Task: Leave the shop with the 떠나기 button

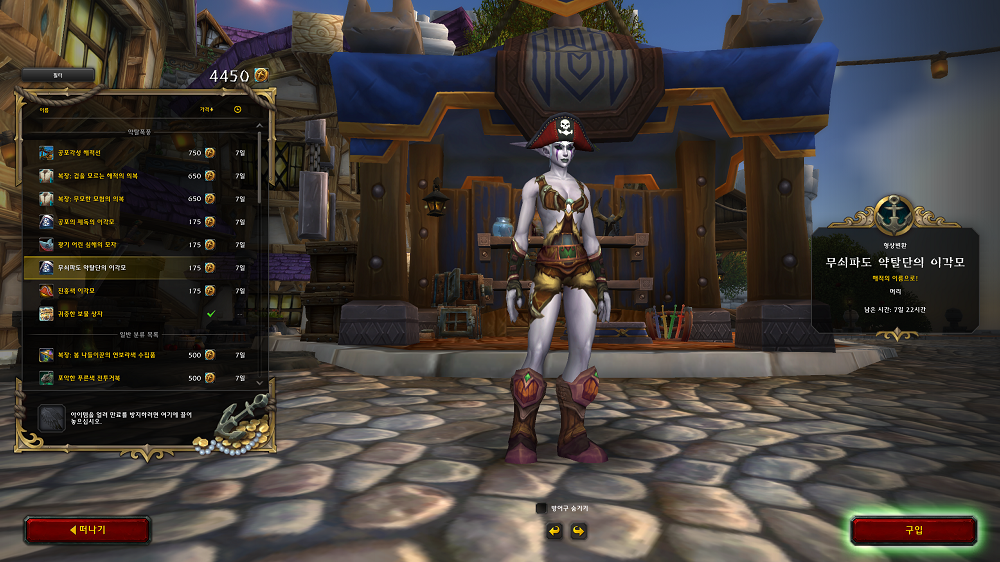Action: [x=87, y=530]
